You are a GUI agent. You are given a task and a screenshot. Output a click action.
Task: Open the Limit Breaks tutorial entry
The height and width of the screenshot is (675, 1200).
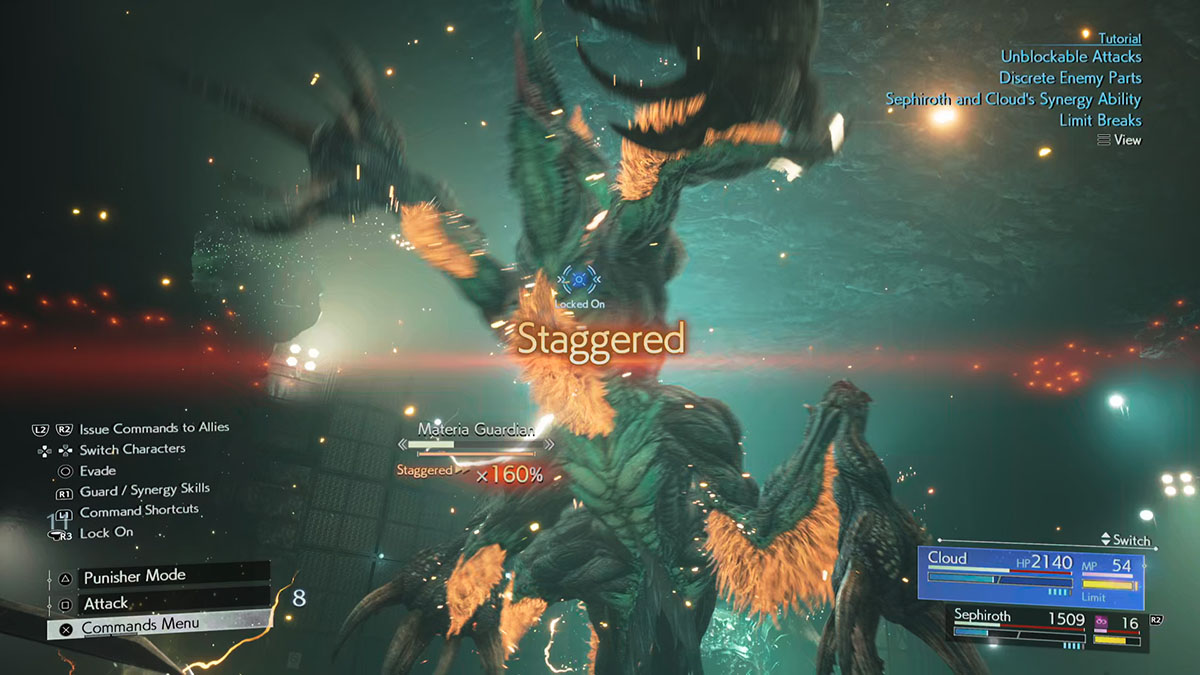point(1100,120)
